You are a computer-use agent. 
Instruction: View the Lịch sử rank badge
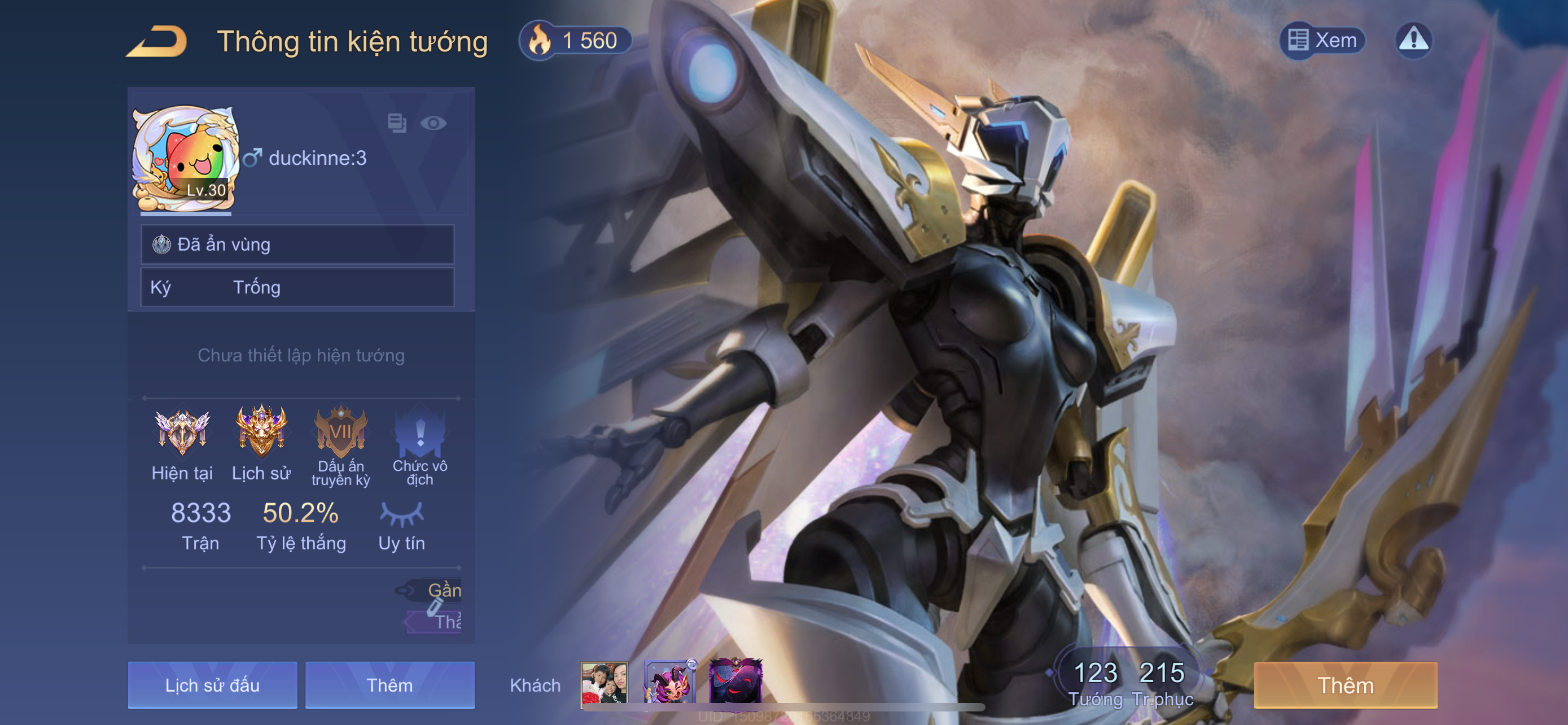coord(261,432)
